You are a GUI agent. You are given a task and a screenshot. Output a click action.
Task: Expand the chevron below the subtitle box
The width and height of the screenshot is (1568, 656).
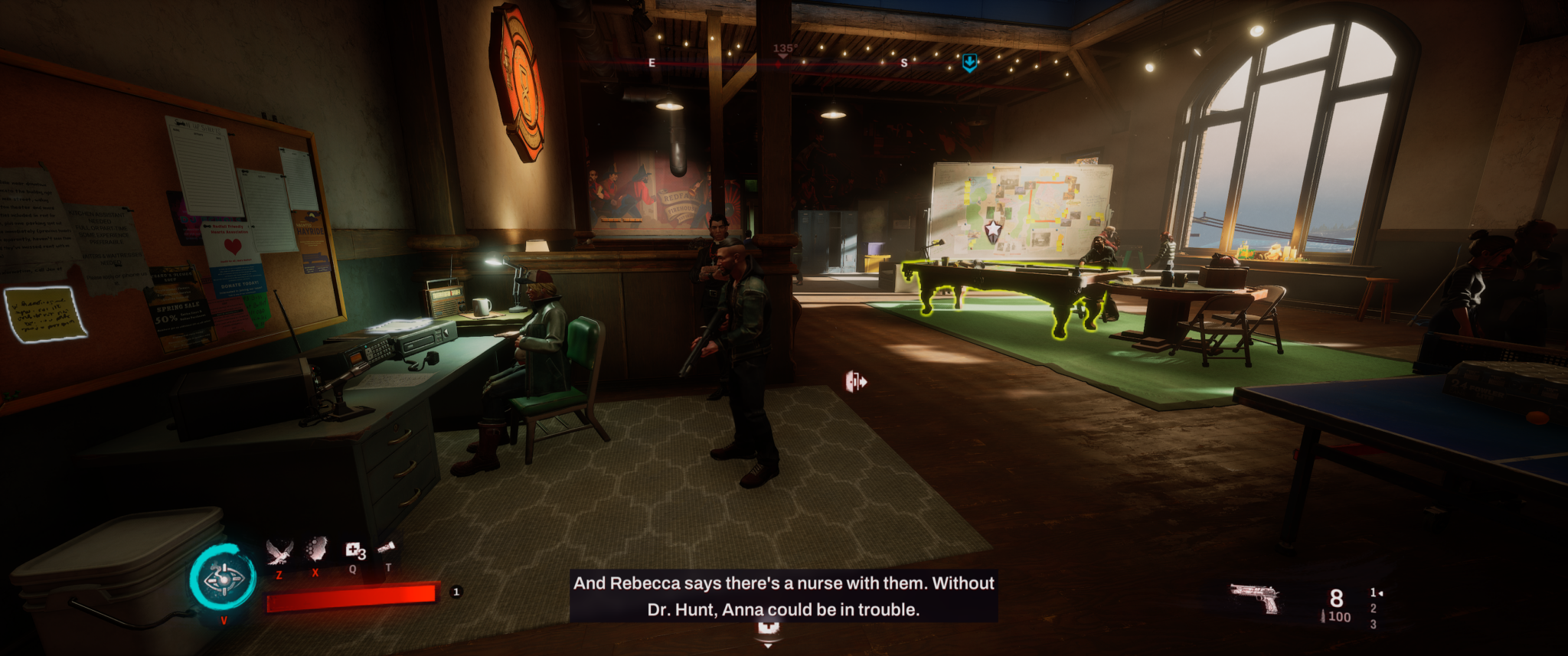click(766, 647)
